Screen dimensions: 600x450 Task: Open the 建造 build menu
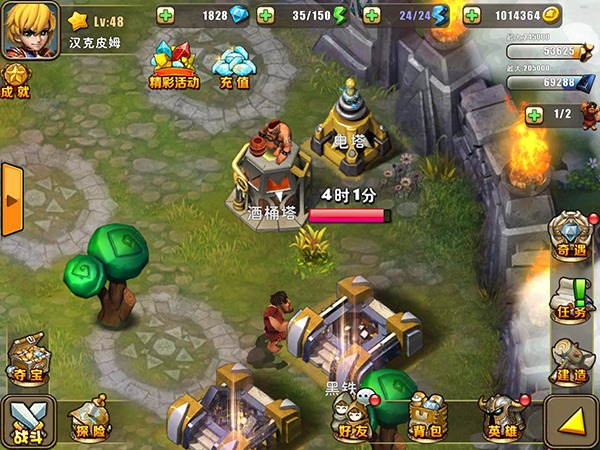(x=571, y=360)
